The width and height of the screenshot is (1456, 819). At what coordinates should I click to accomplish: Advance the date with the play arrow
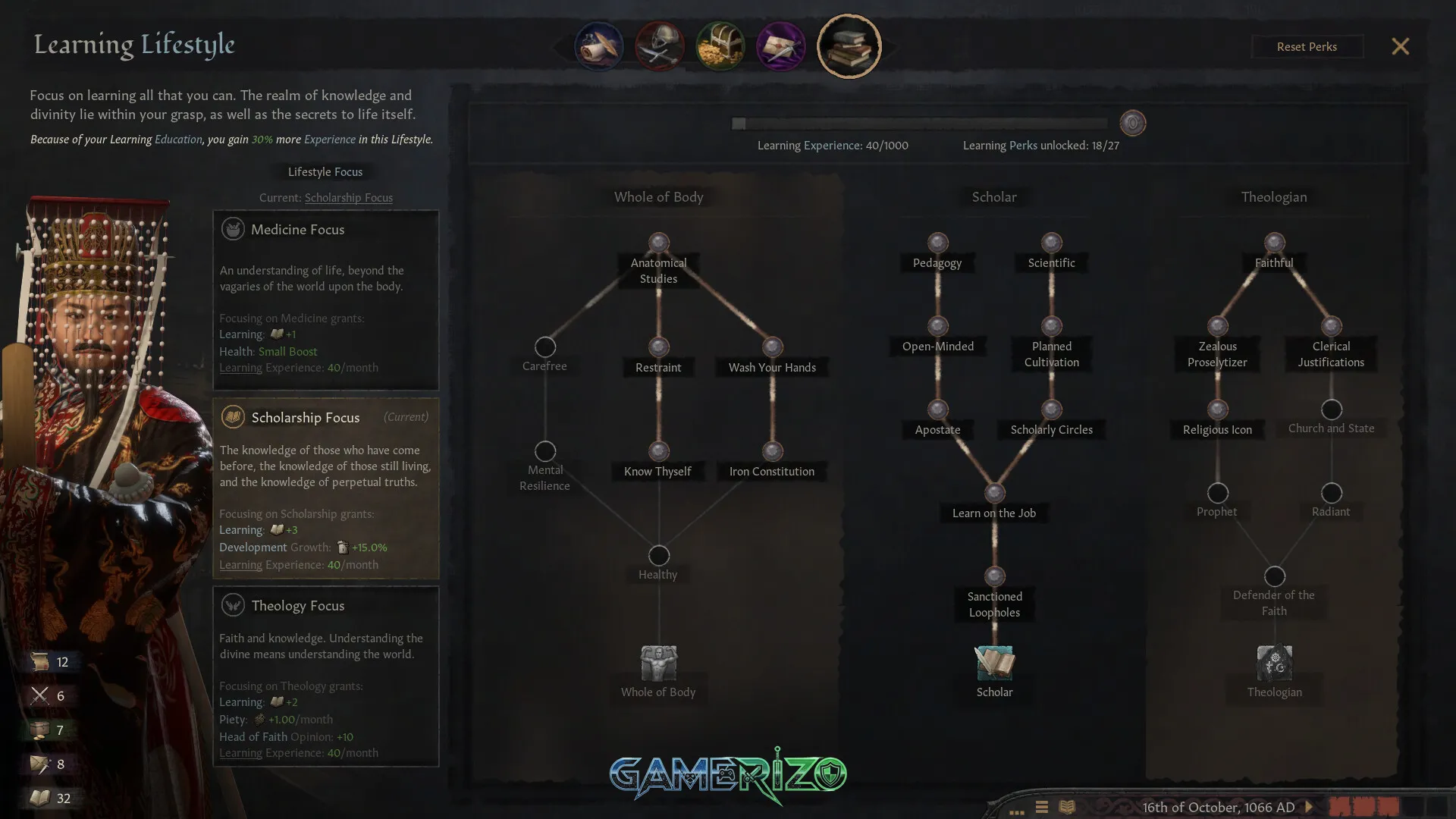(1307, 808)
